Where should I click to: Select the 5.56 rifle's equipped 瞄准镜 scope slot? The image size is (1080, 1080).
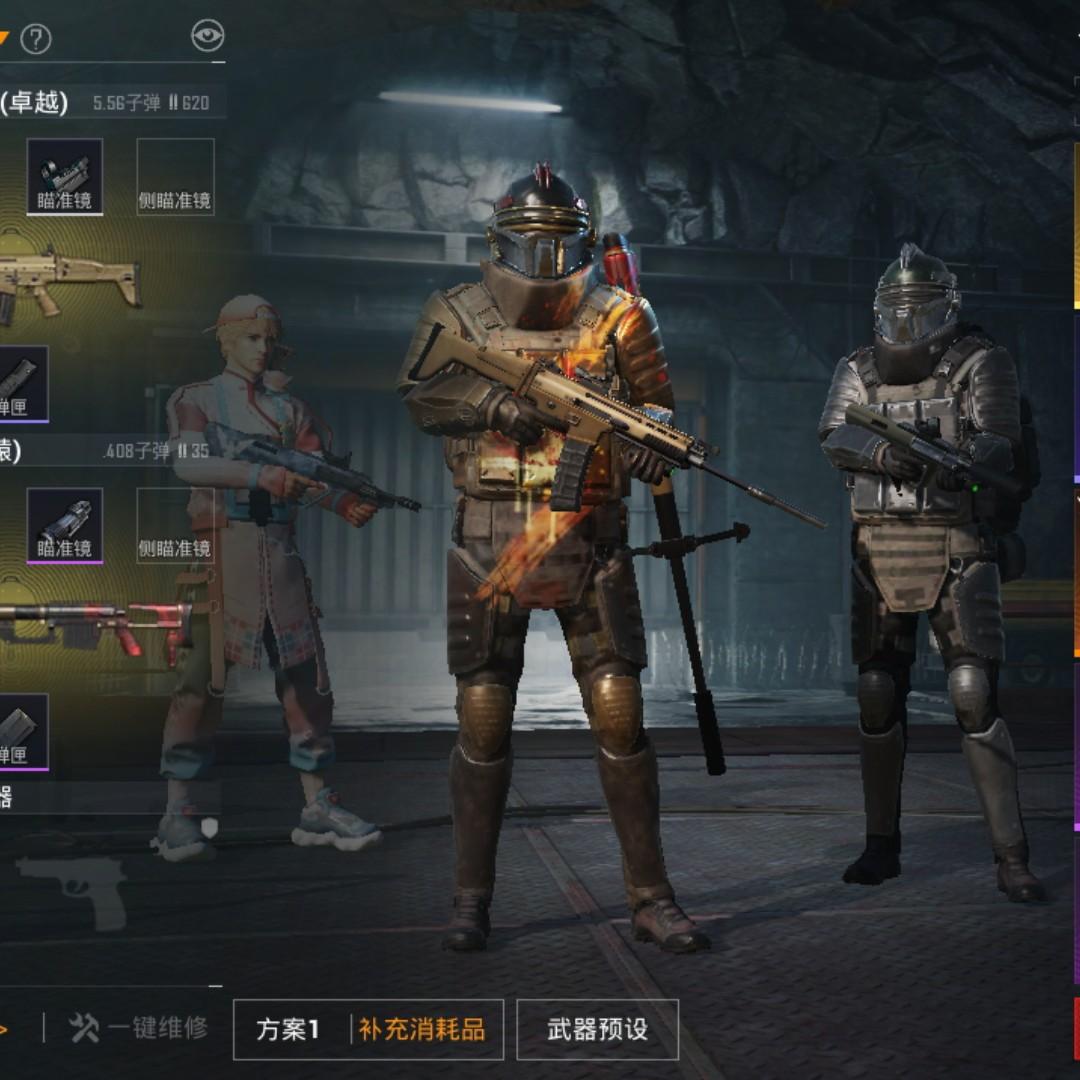coord(65,176)
